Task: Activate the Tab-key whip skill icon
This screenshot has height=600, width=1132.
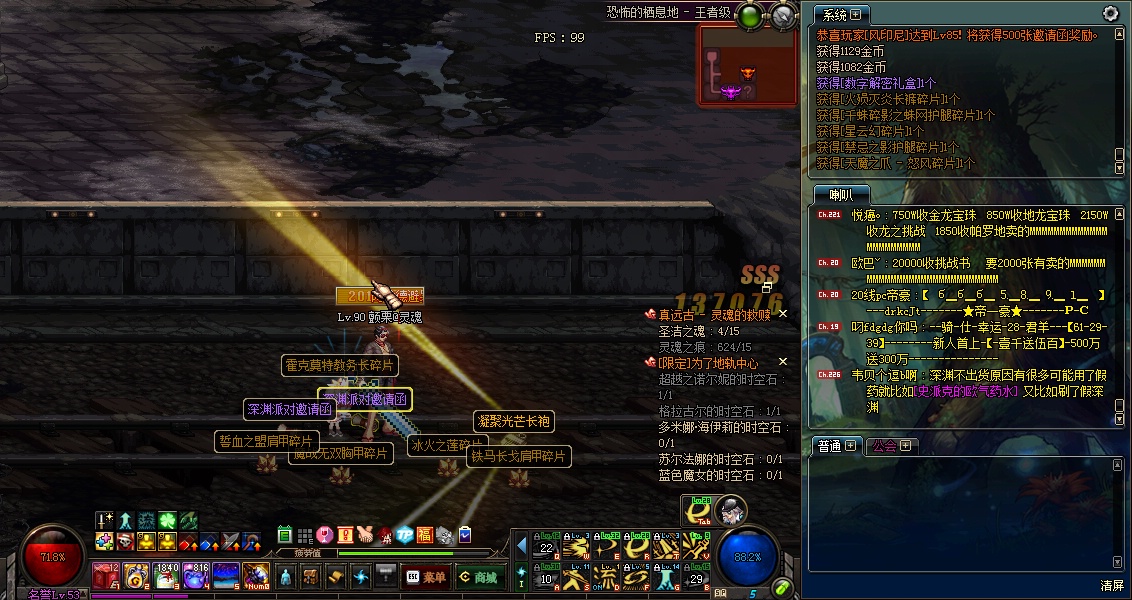Action: pyautogui.click(x=697, y=511)
